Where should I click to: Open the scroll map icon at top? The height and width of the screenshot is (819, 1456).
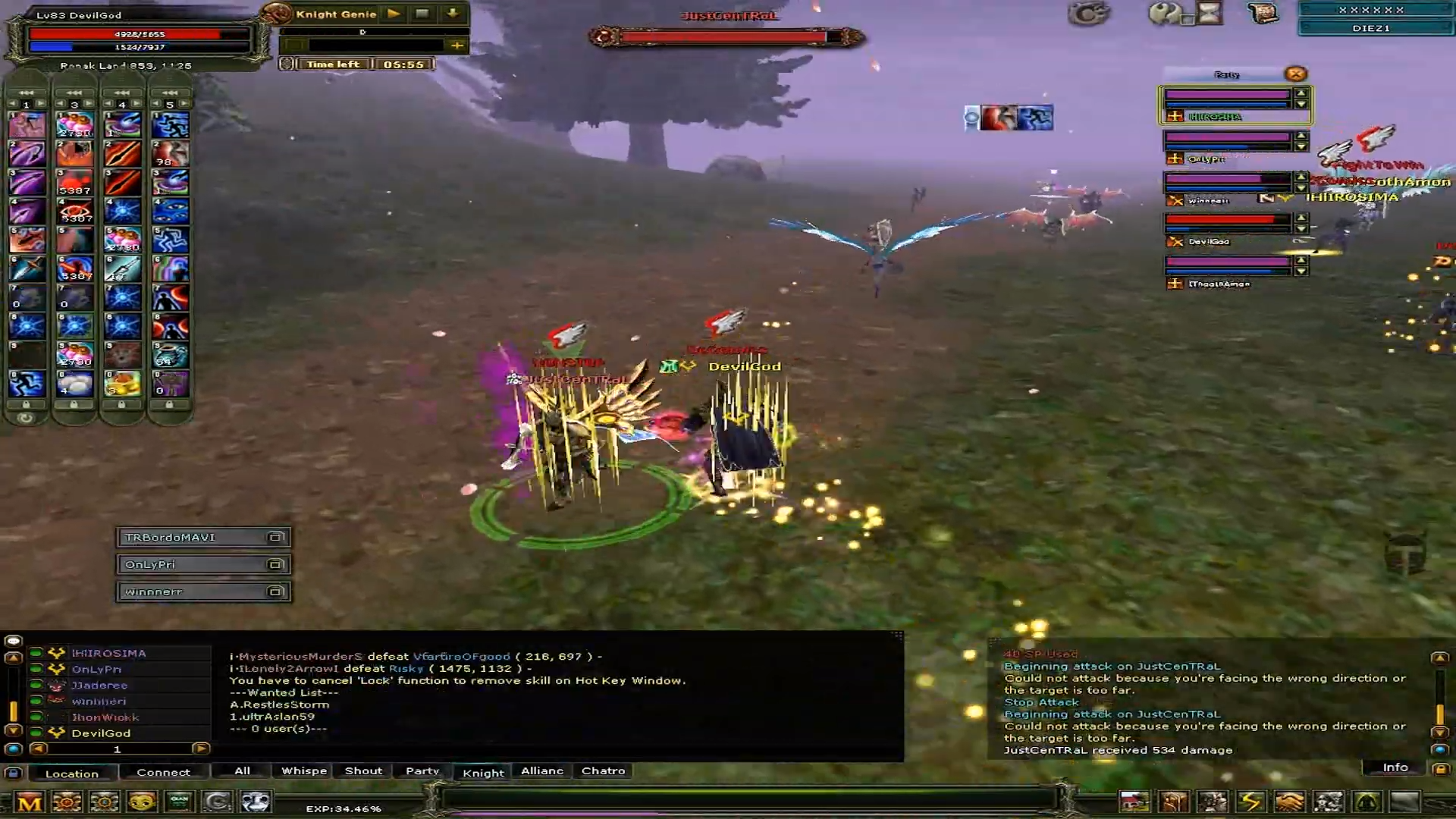pos(1263,13)
